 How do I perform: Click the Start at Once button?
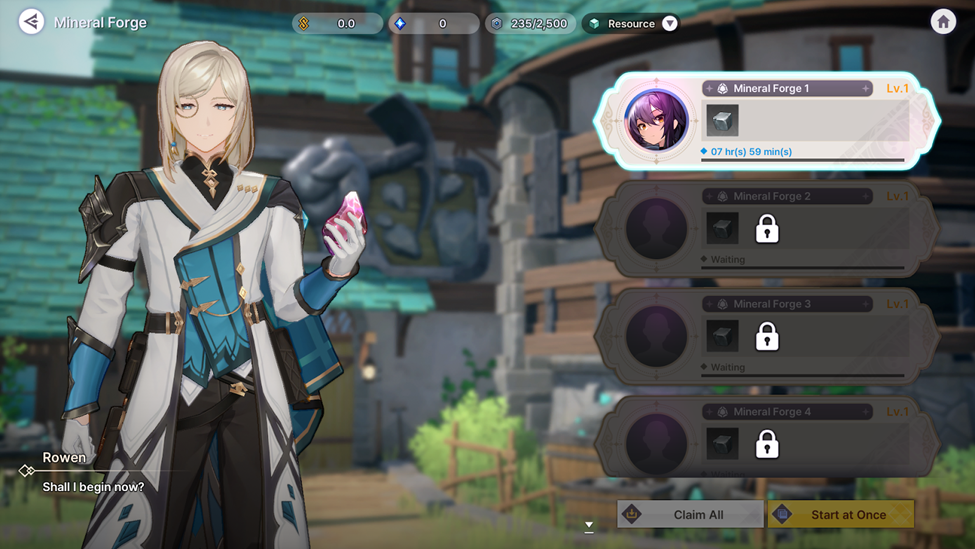(x=841, y=514)
